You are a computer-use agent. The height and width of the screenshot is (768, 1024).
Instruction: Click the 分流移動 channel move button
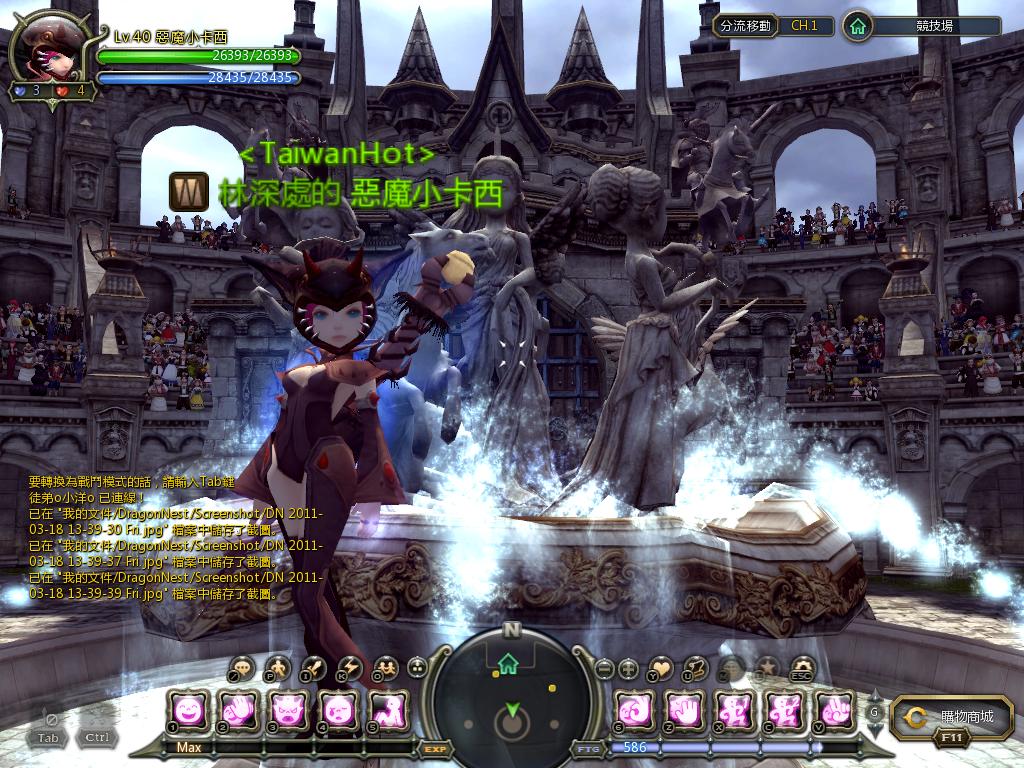pos(745,26)
